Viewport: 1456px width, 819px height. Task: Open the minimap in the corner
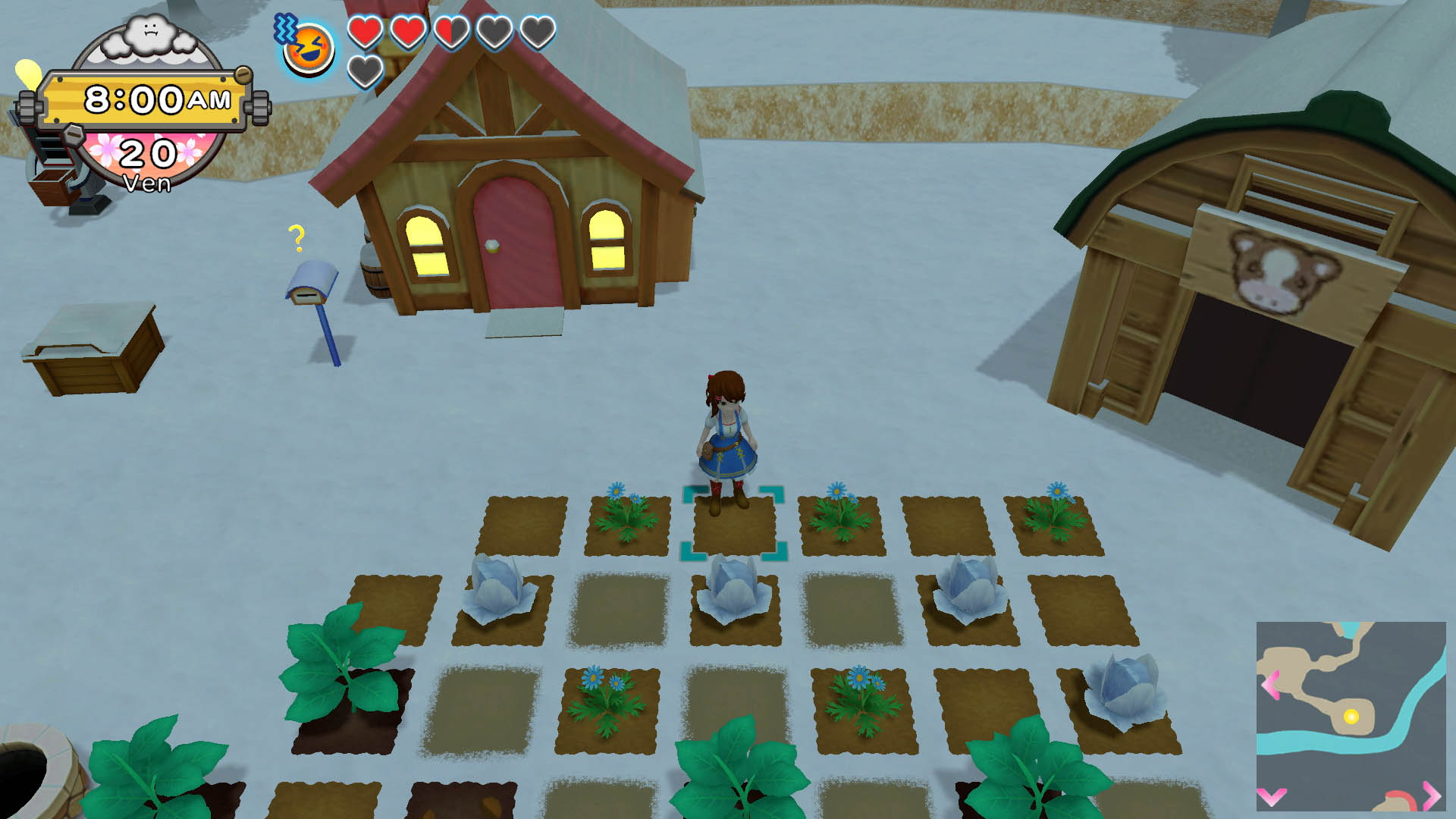coord(1351,716)
